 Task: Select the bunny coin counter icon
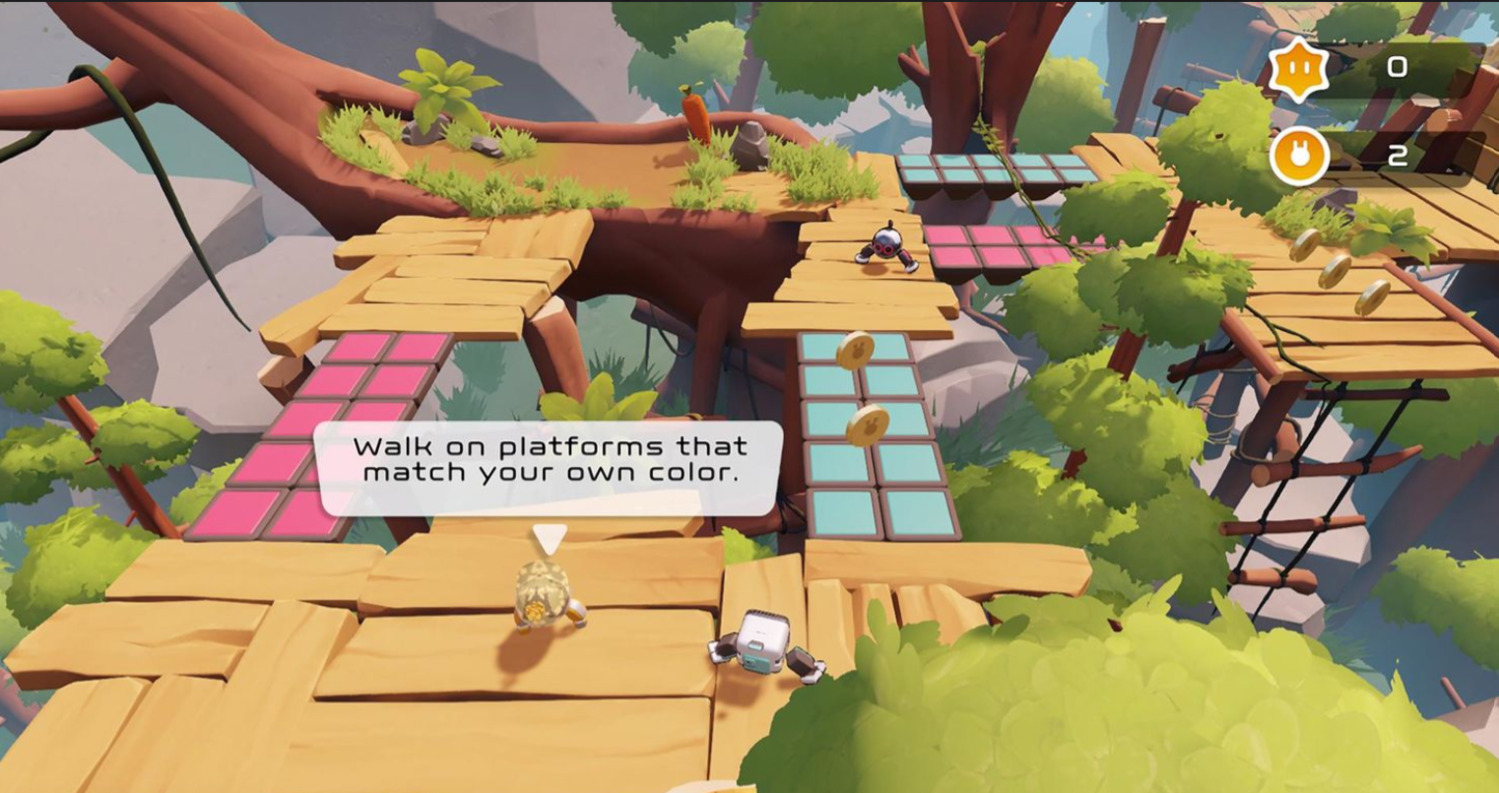(x=1299, y=157)
